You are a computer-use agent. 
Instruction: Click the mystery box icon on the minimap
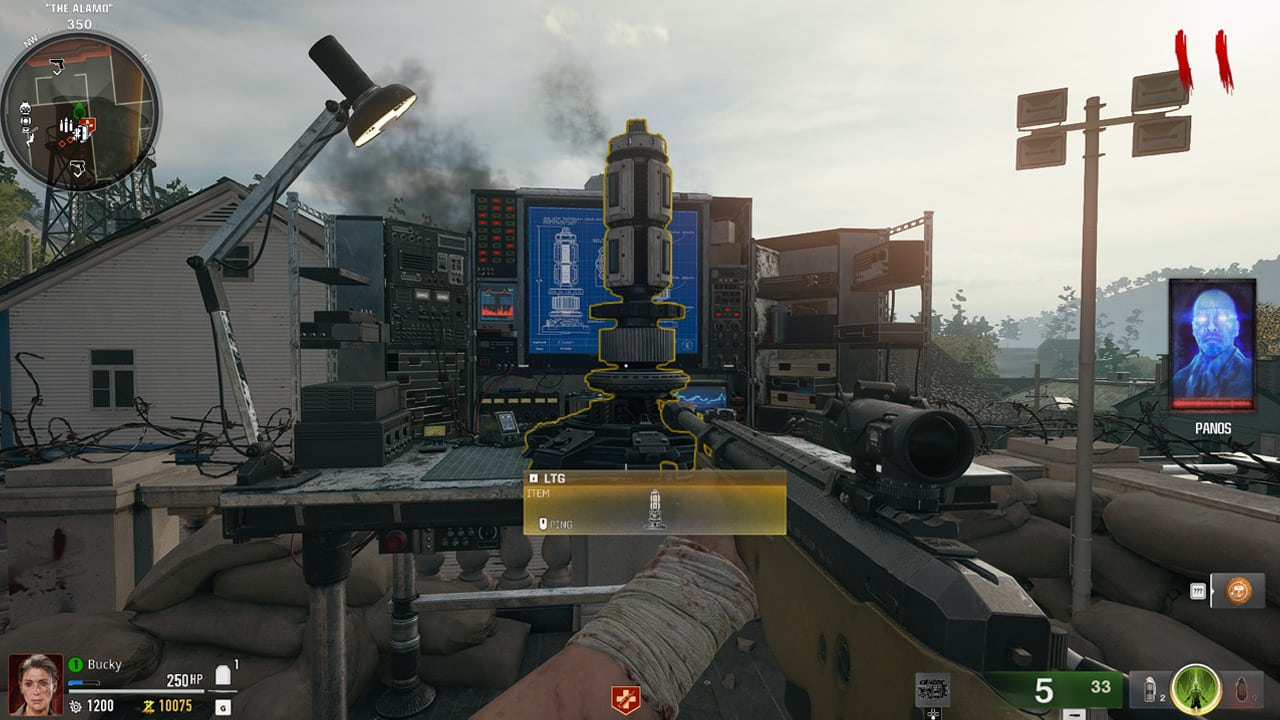coord(84,132)
